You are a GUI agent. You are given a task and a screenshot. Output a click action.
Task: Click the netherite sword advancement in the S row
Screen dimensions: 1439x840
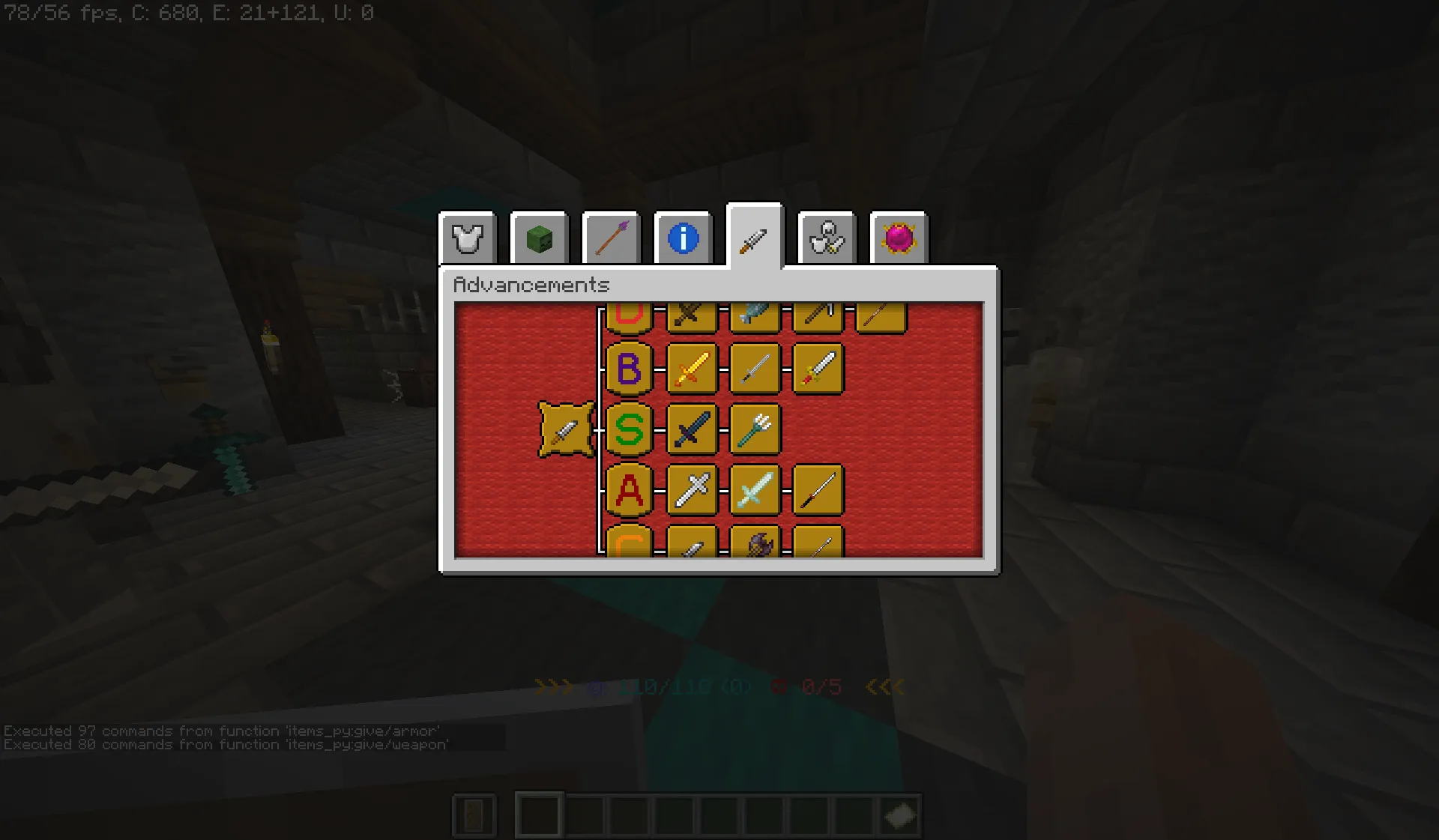[x=693, y=430]
